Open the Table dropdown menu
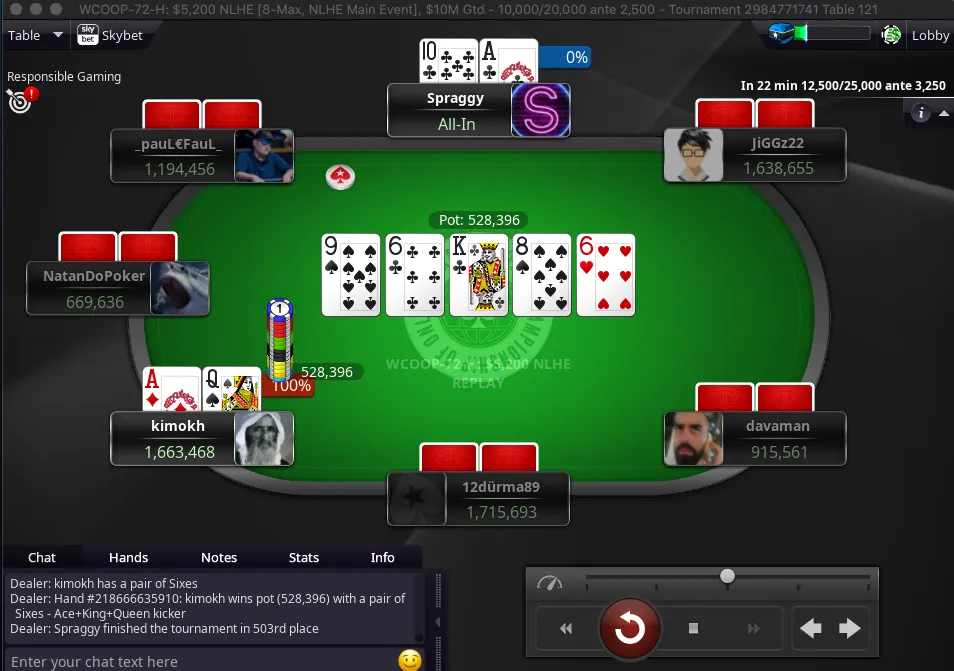954x671 pixels. 35,35
